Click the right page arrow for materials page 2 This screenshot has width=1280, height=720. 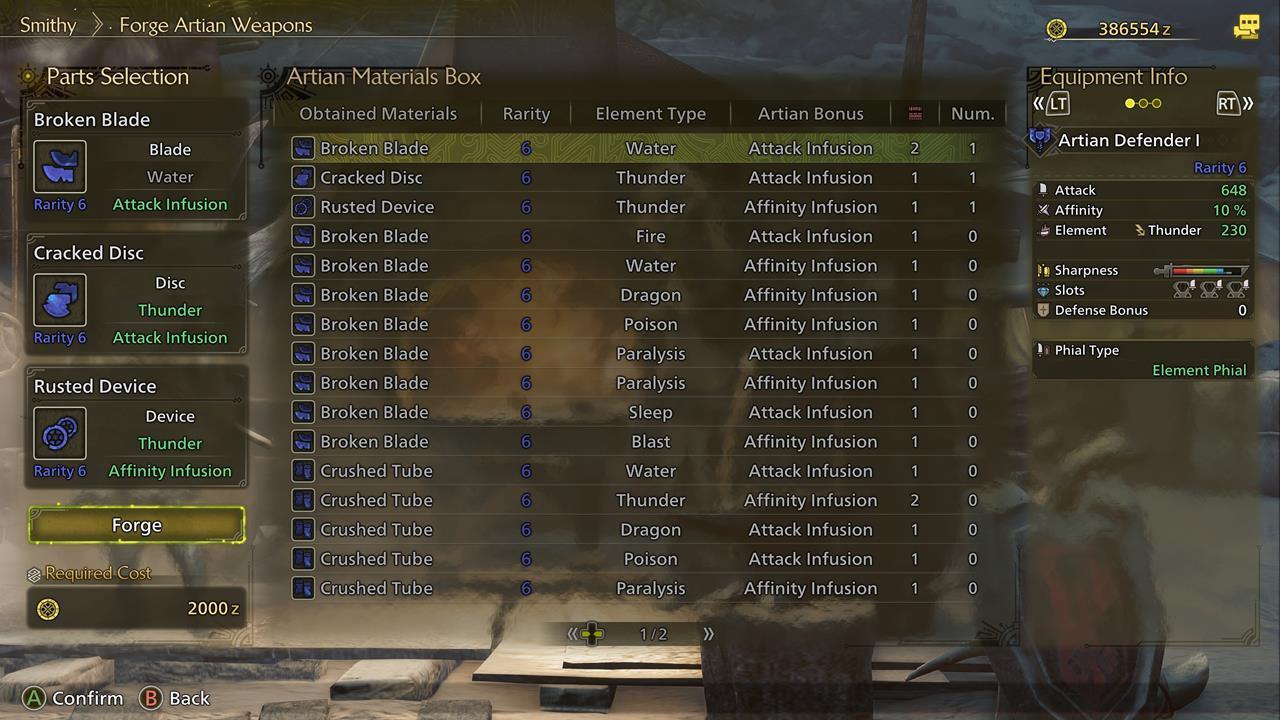tap(708, 633)
